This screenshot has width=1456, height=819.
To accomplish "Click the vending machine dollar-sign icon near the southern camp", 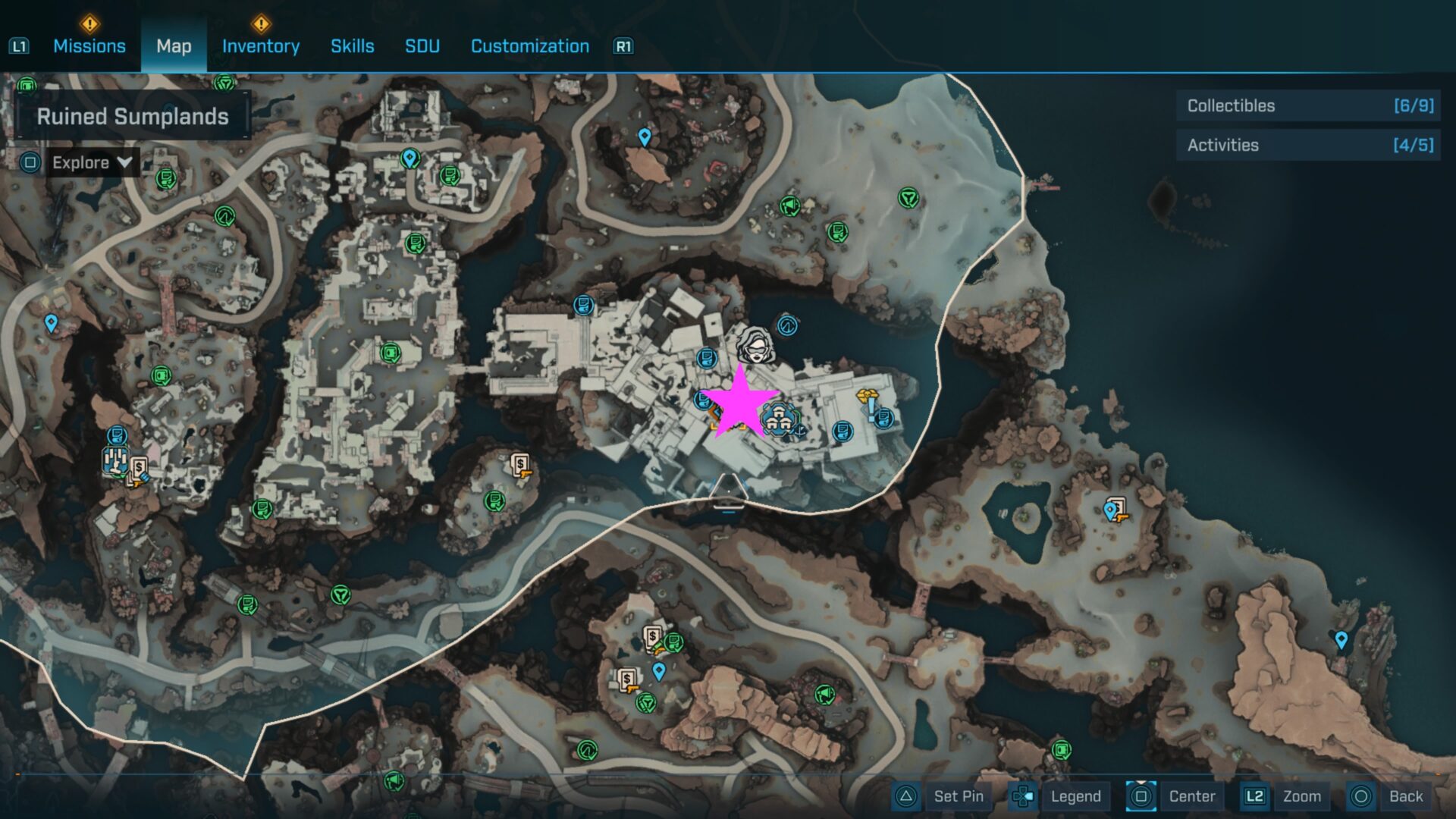I will 652,635.
